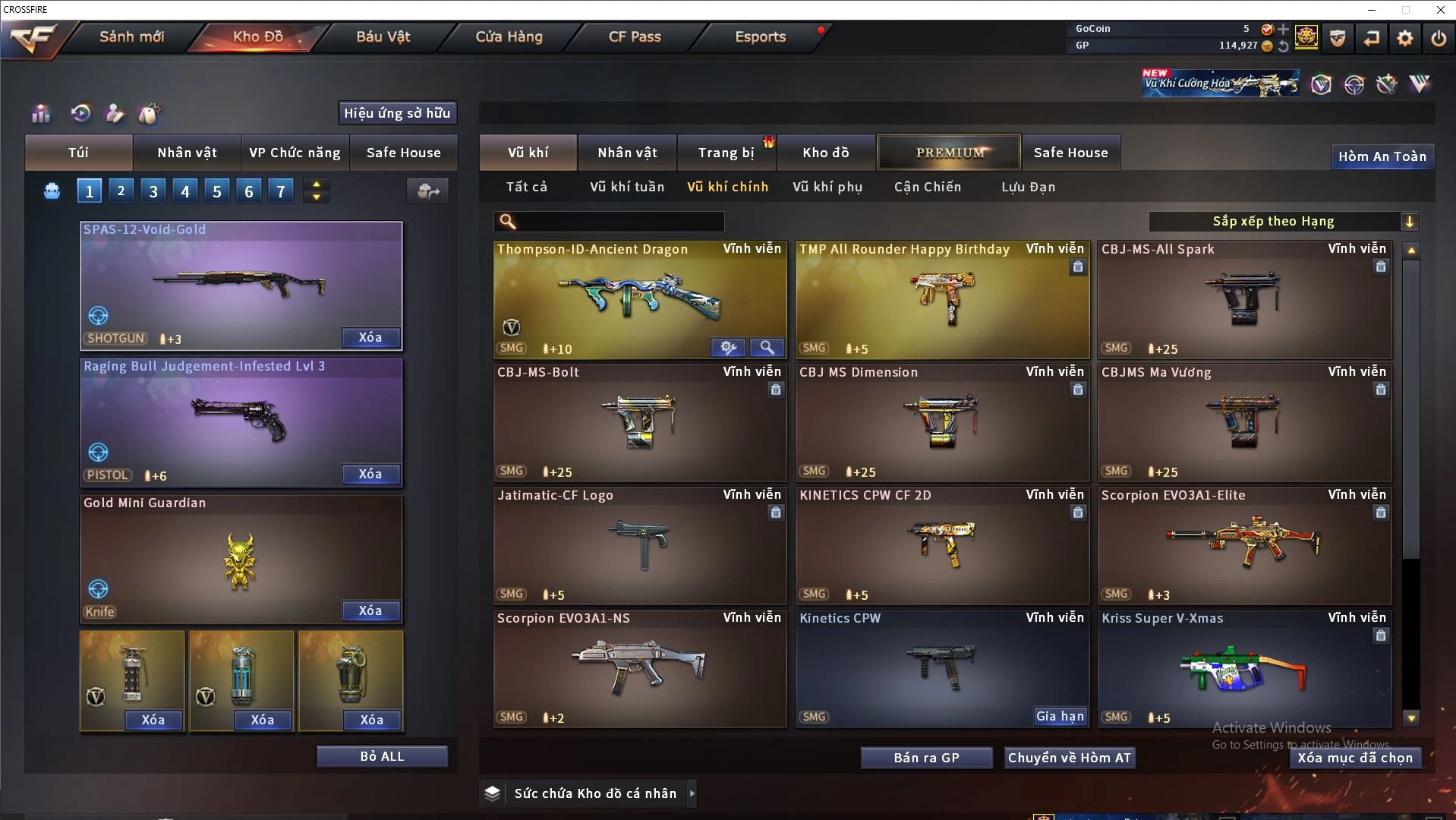1456x820 pixels.
Task: Select the Thompson-ID-Ancient Dragon weapon
Action: [x=639, y=300]
